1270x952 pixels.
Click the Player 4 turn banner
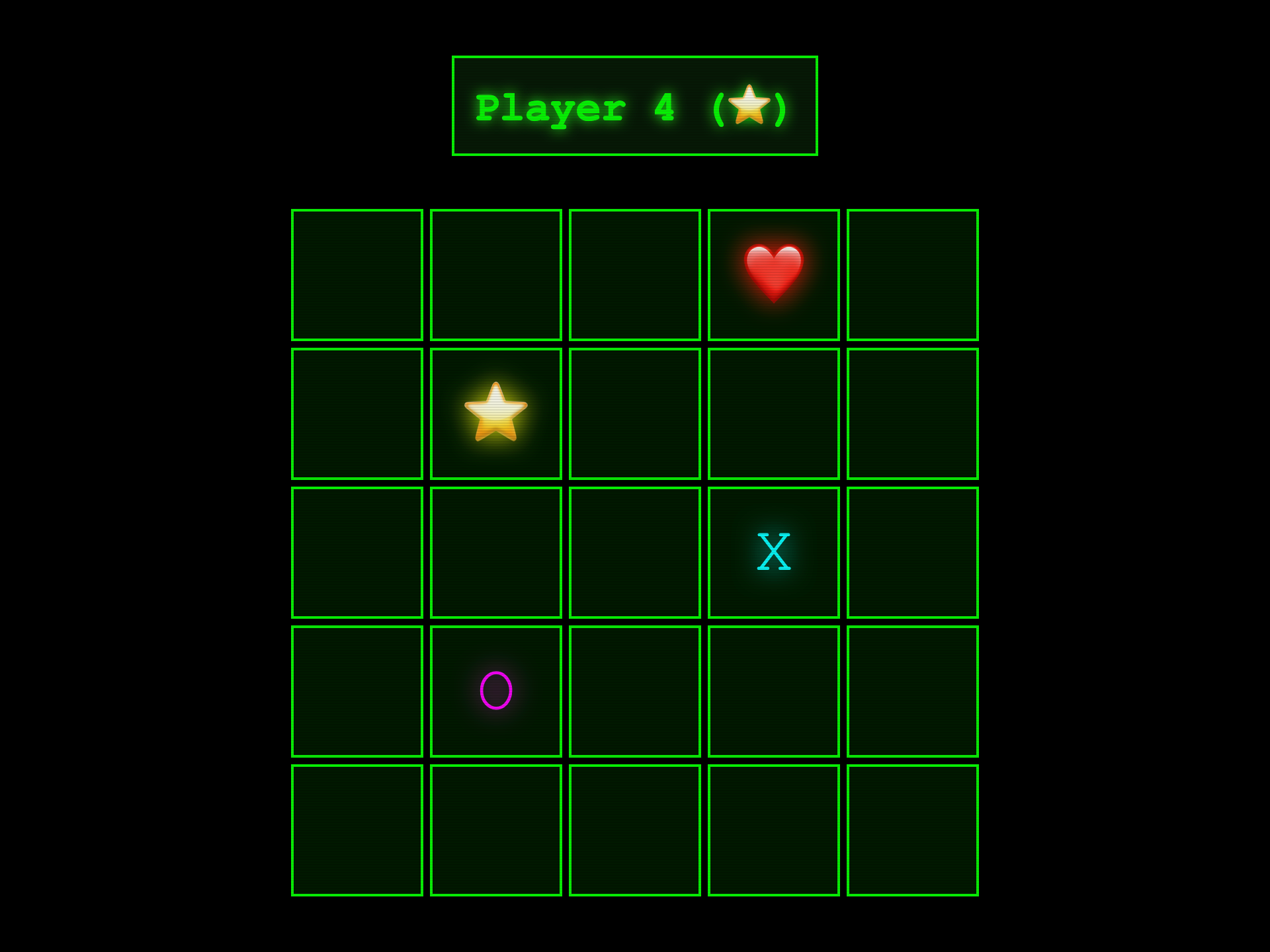635,106
